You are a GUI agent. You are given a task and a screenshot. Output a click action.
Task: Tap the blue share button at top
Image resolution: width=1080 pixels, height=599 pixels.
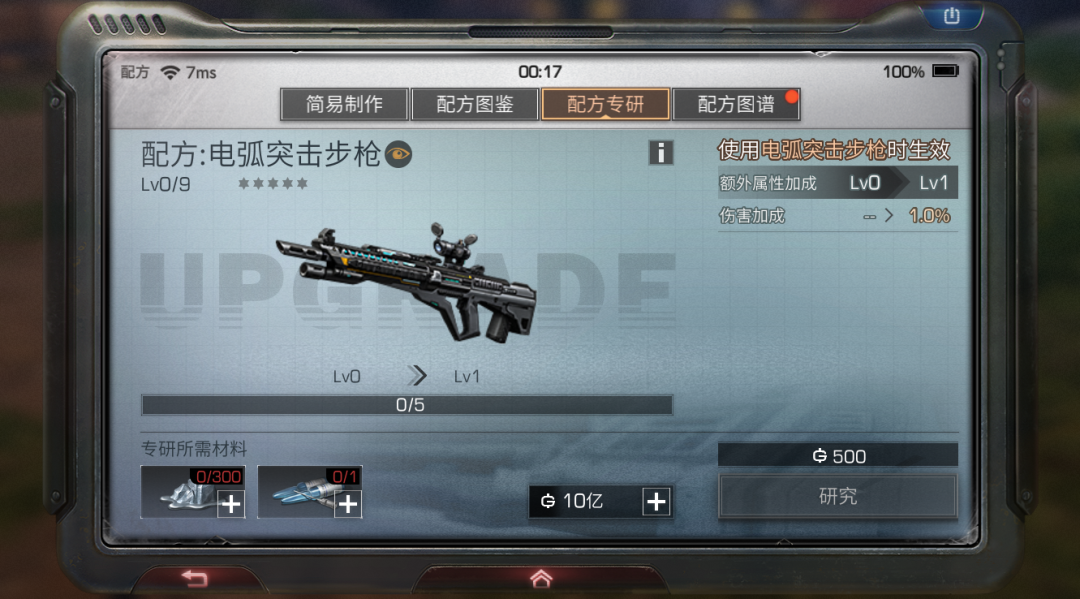pyautogui.click(x=951, y=16)
